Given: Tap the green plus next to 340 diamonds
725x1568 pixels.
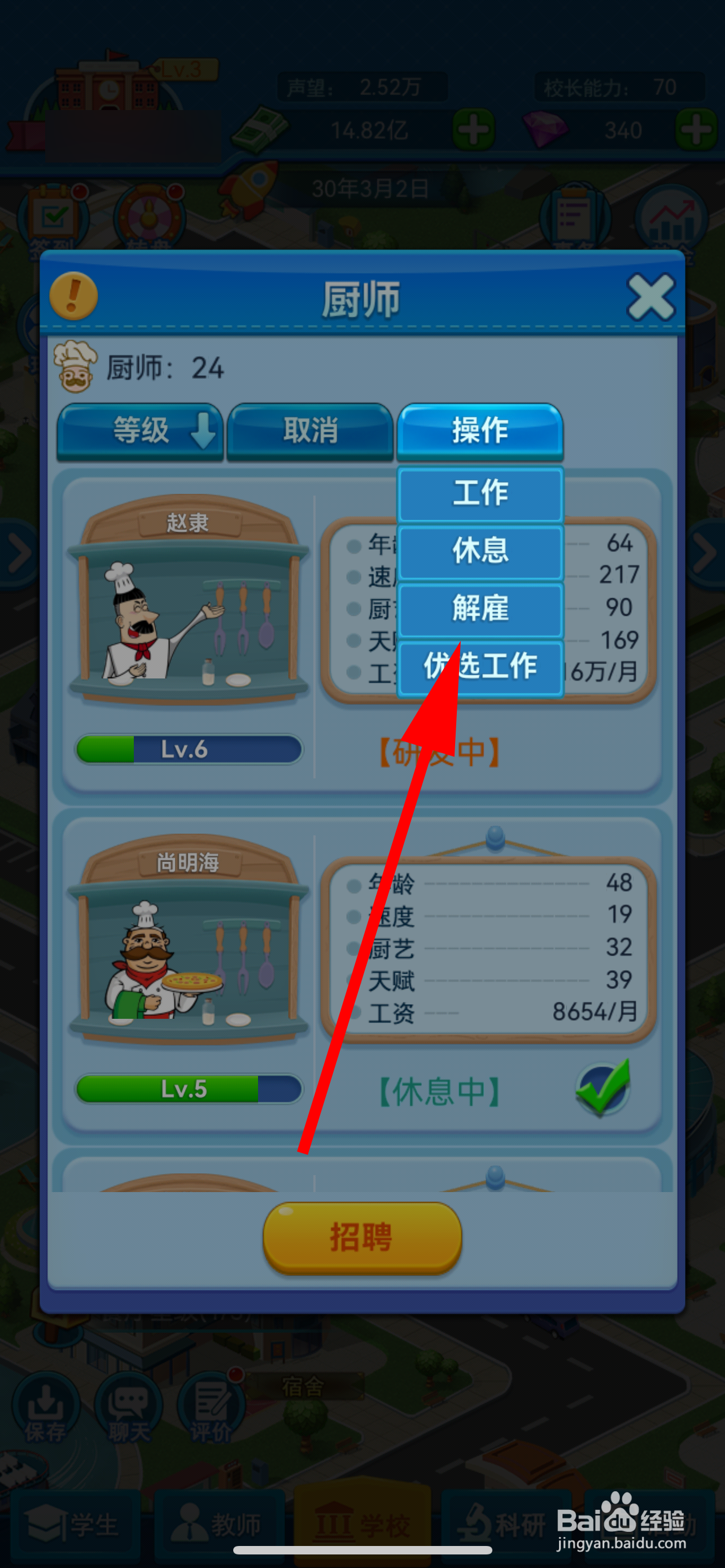Looking at the screenshot, I should 695,129.
